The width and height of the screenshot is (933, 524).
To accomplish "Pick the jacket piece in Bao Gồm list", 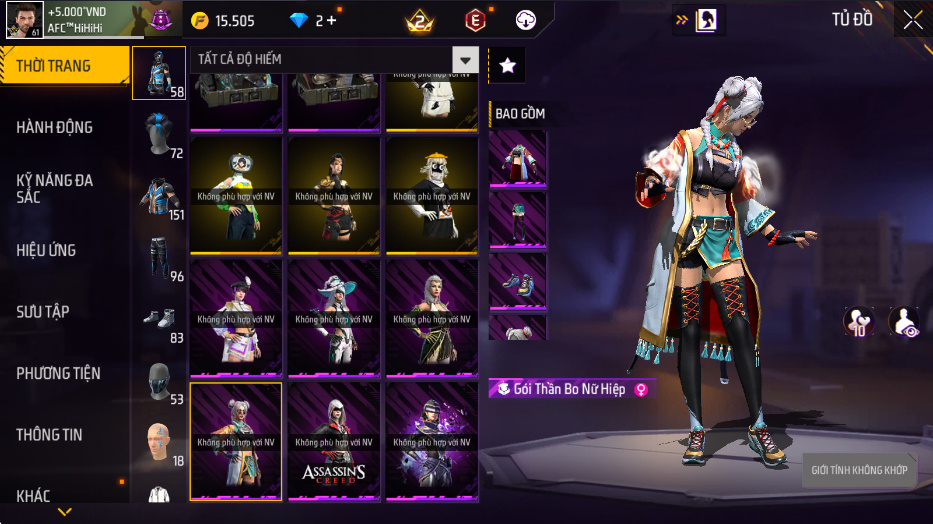I will [x=517, y=159].
